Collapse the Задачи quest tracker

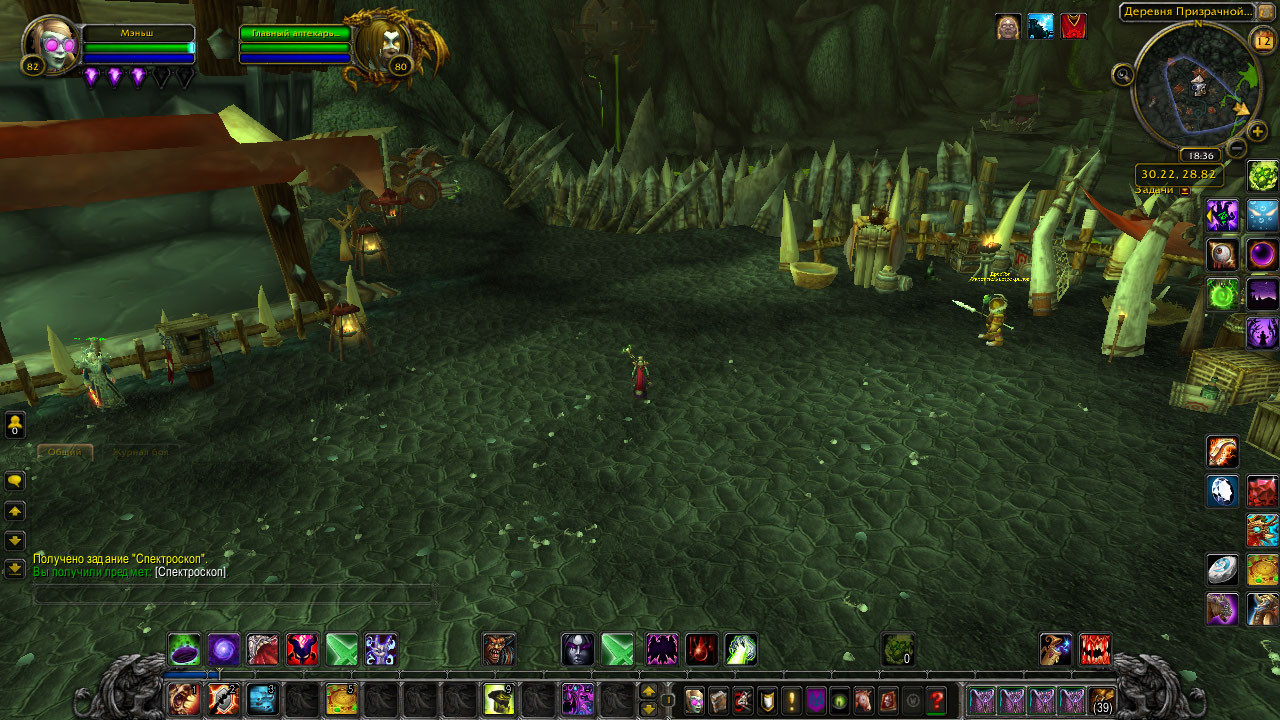[1186, 190]
